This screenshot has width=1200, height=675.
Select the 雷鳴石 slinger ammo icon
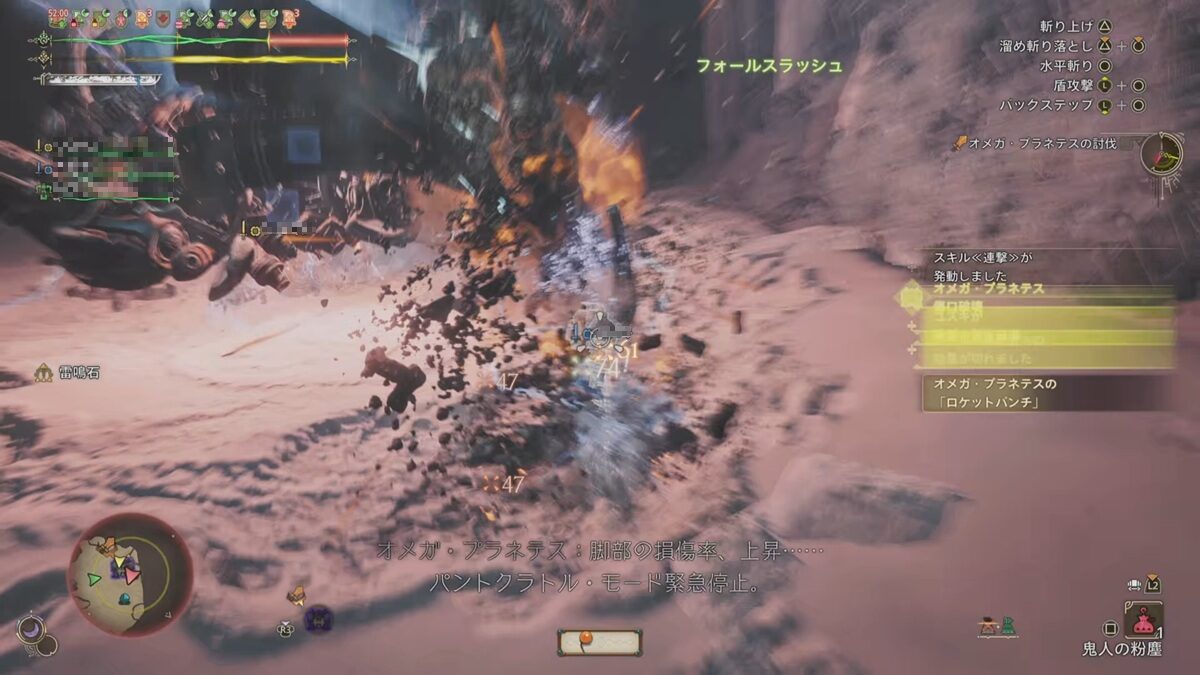pos(44,373)
